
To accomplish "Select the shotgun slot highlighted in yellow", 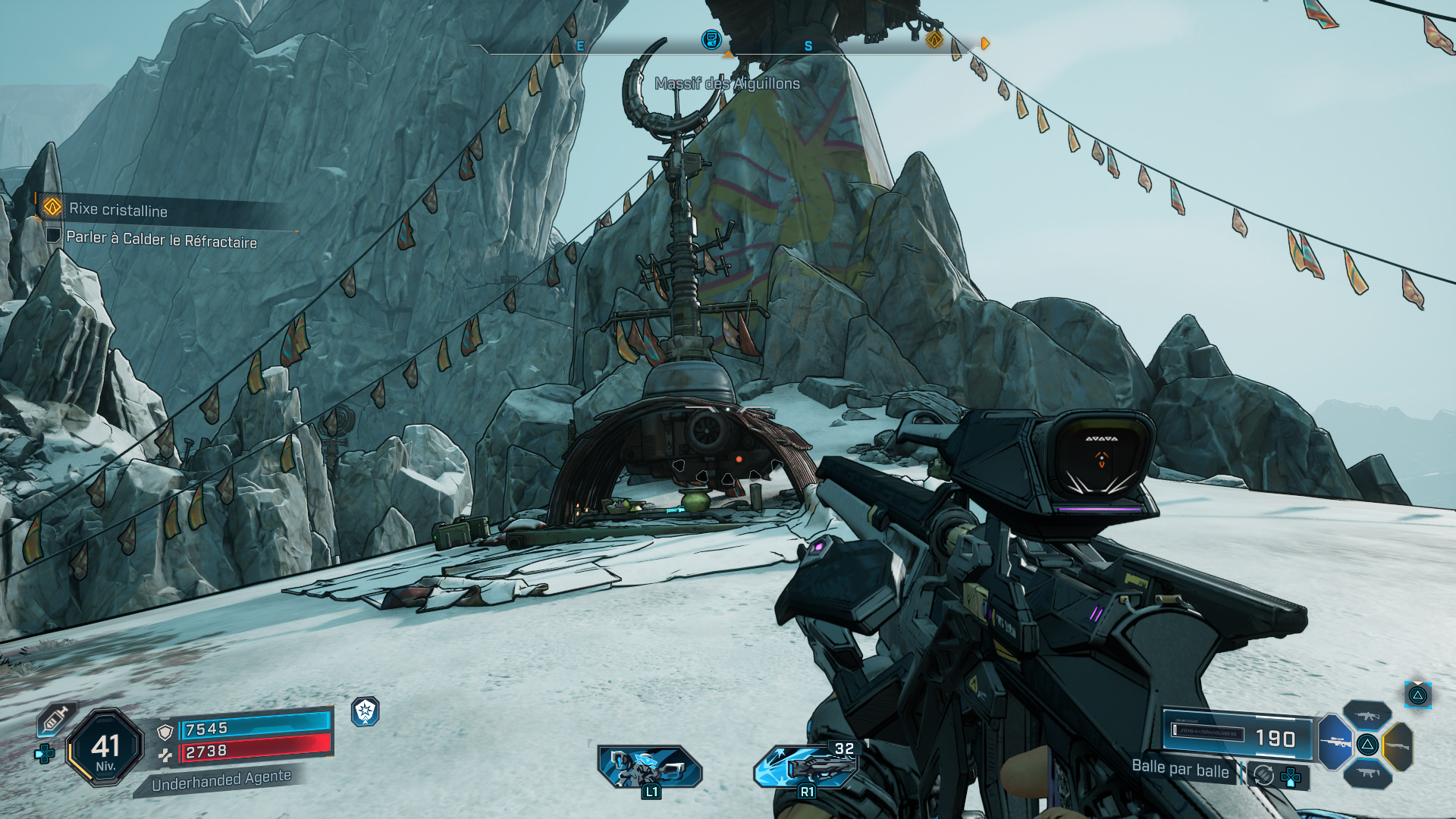I will pos(1398,745).
